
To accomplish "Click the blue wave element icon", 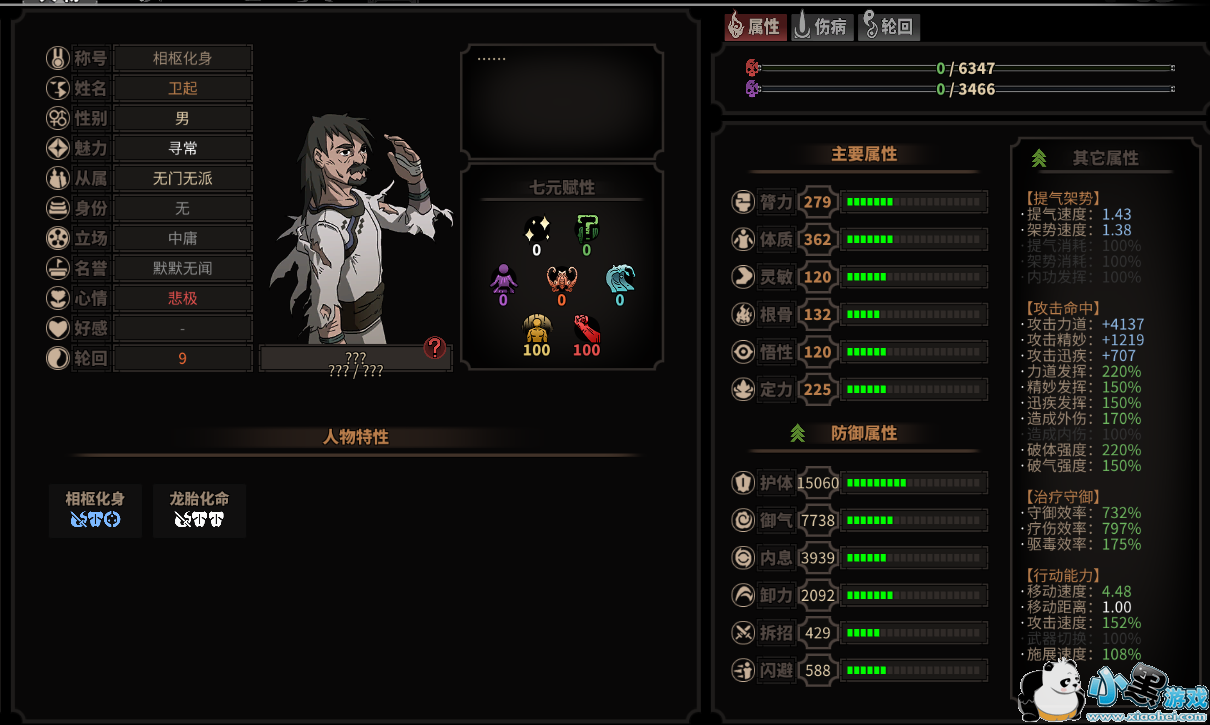I will pos(620,279).
